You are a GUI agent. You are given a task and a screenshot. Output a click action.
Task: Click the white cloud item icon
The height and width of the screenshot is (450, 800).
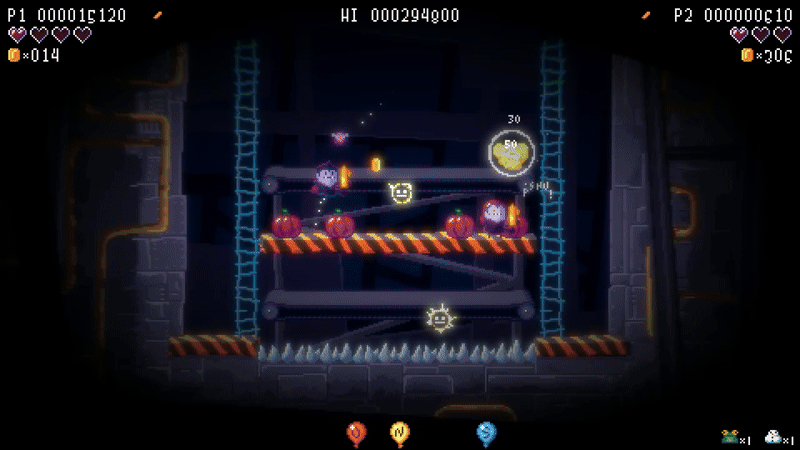(x=773, y=436)
